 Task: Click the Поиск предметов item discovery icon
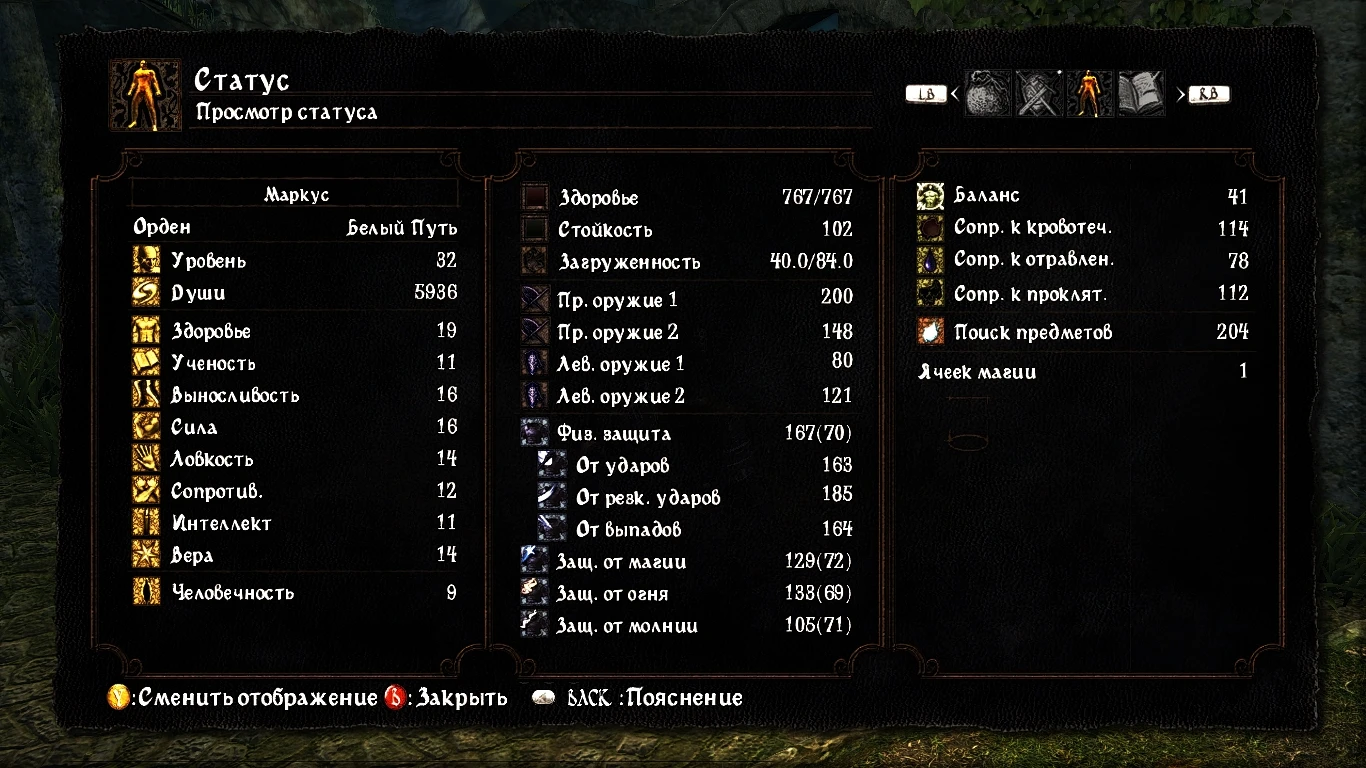coord(930,332)
